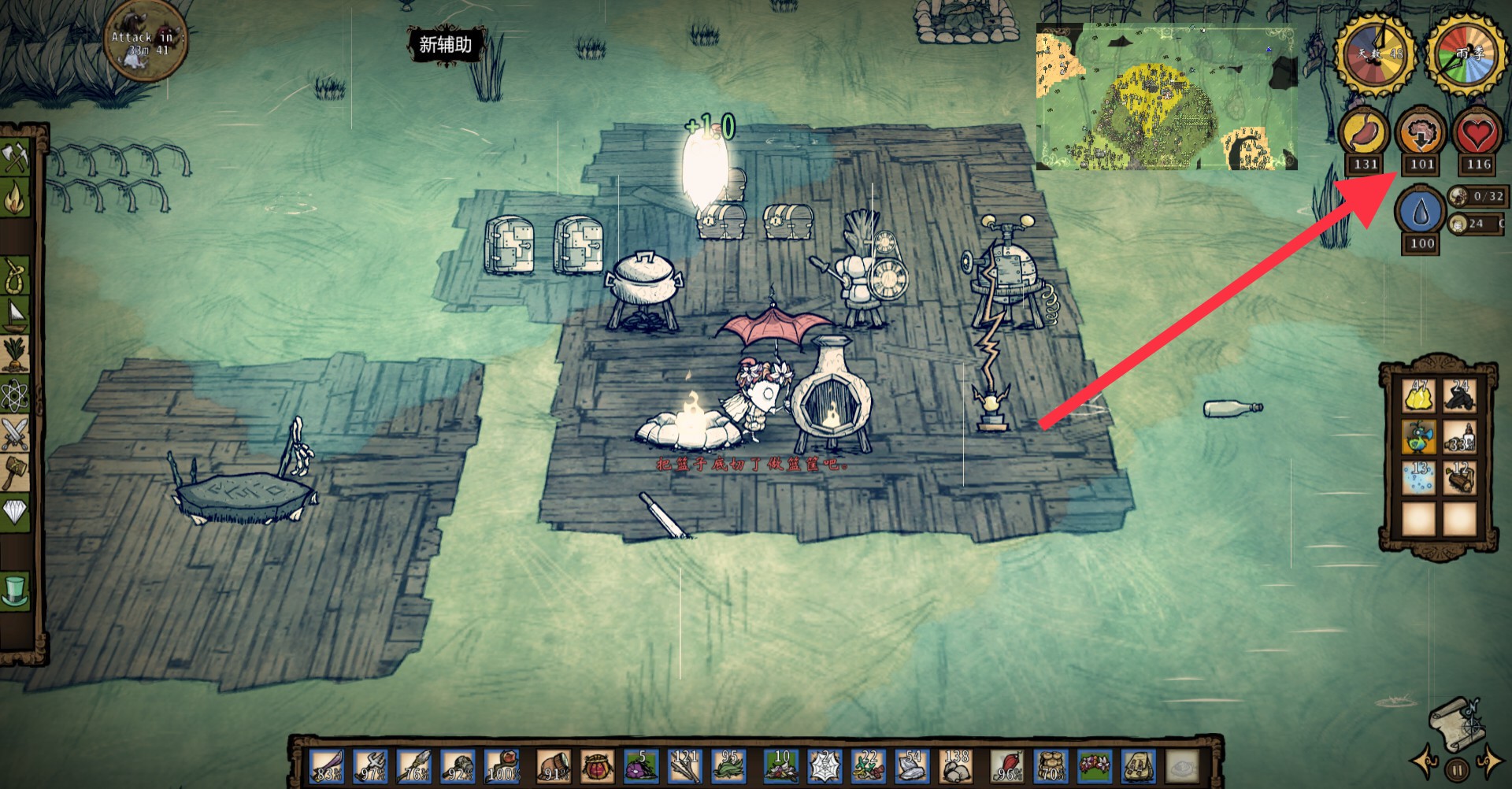Select the machete slot at 83%
This screenshot has width=1512, height=789.
click(x=327, y=765)
